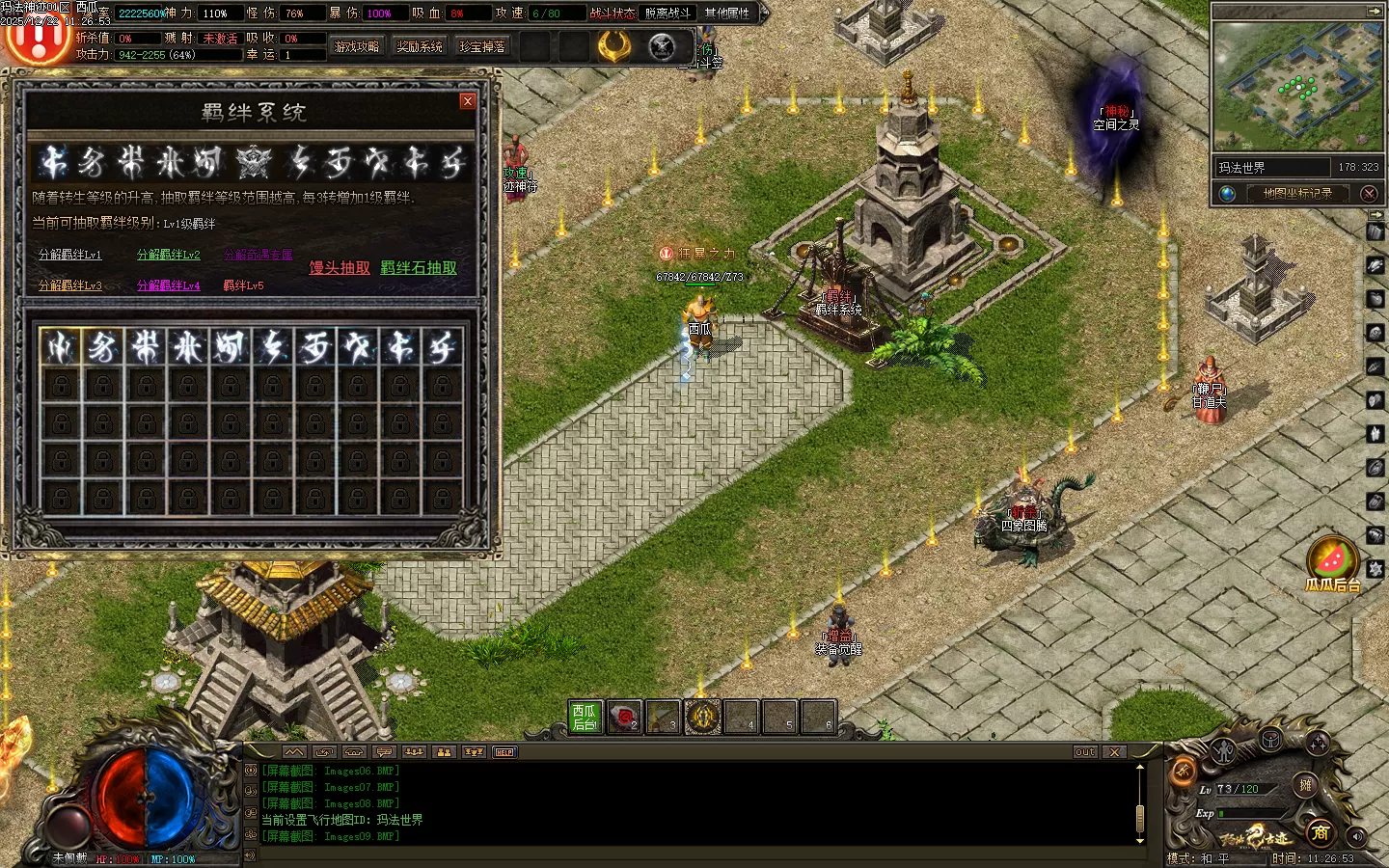Choose 分解羁绊Lv4 link
The image size is (1389, 868).
click(x=169, y=285)
